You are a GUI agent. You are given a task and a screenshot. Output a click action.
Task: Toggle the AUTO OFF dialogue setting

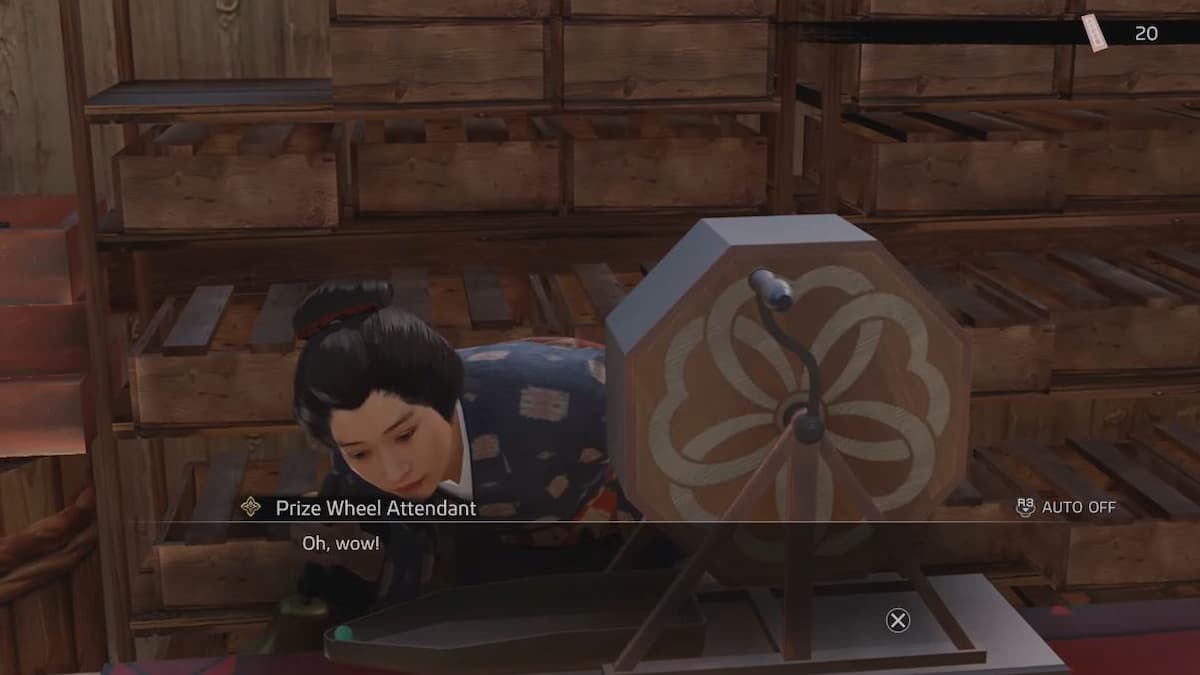click(x=1066, y=507)
